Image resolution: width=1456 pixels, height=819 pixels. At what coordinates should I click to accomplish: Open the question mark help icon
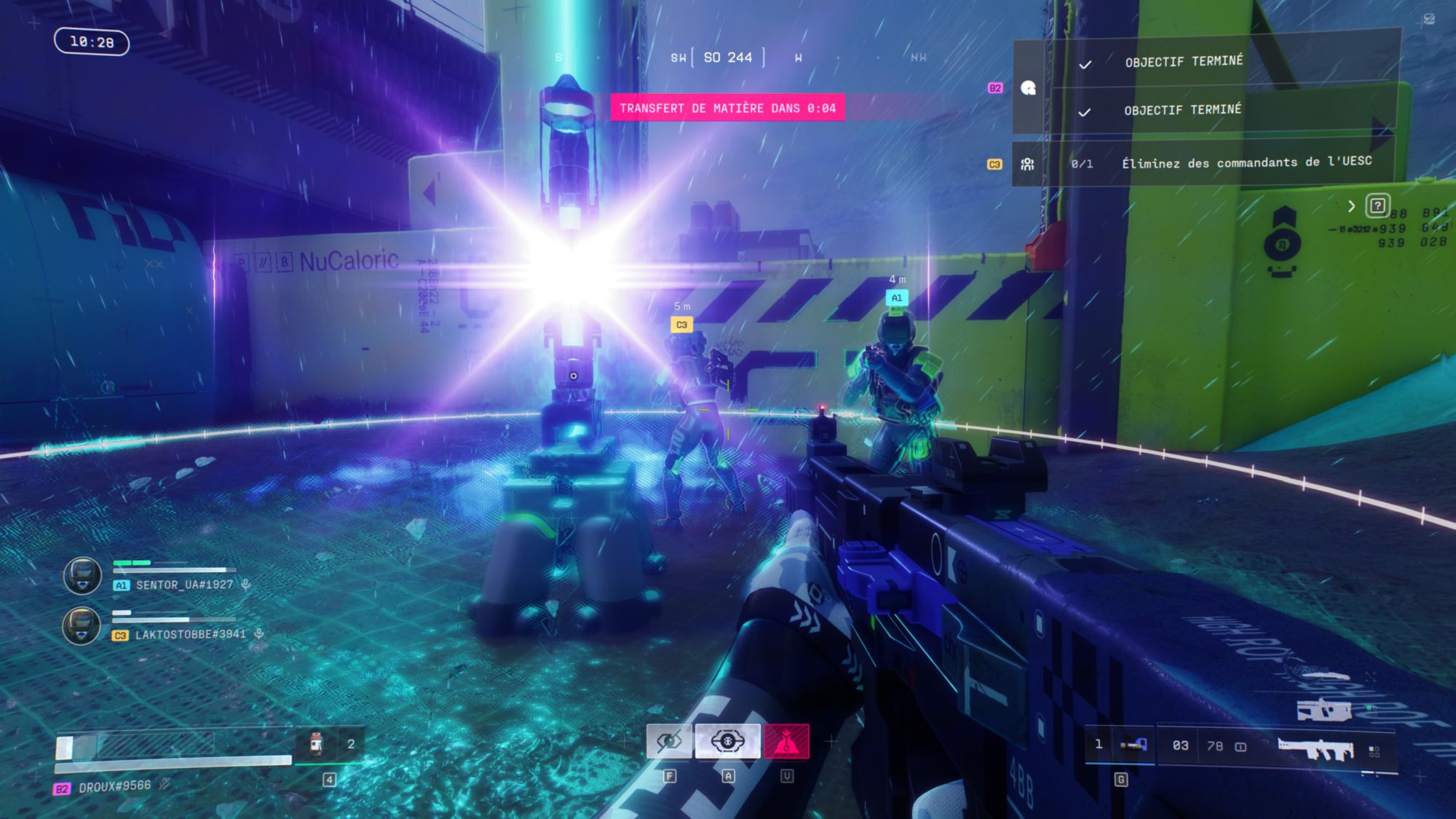[1377, 206]
